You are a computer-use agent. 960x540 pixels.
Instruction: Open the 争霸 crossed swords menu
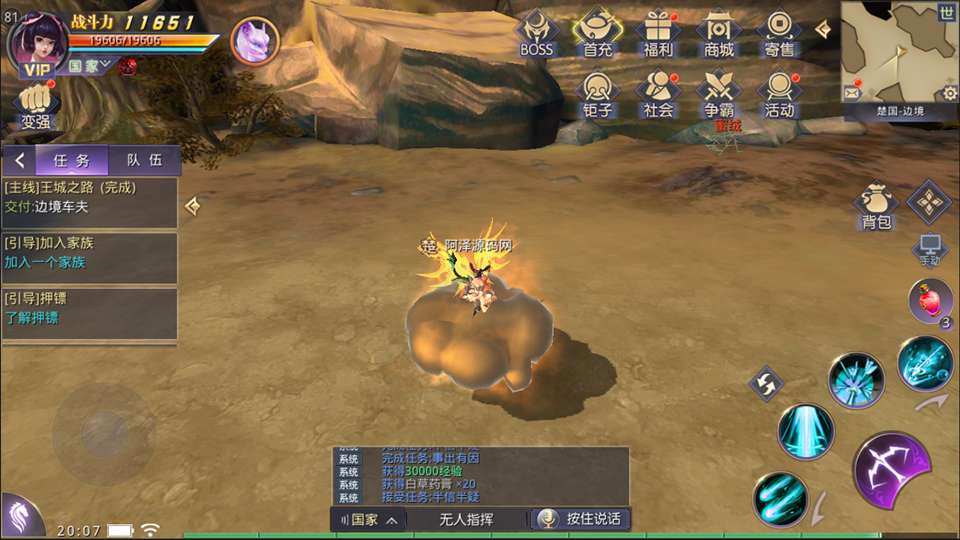click(x=718, y=94)
